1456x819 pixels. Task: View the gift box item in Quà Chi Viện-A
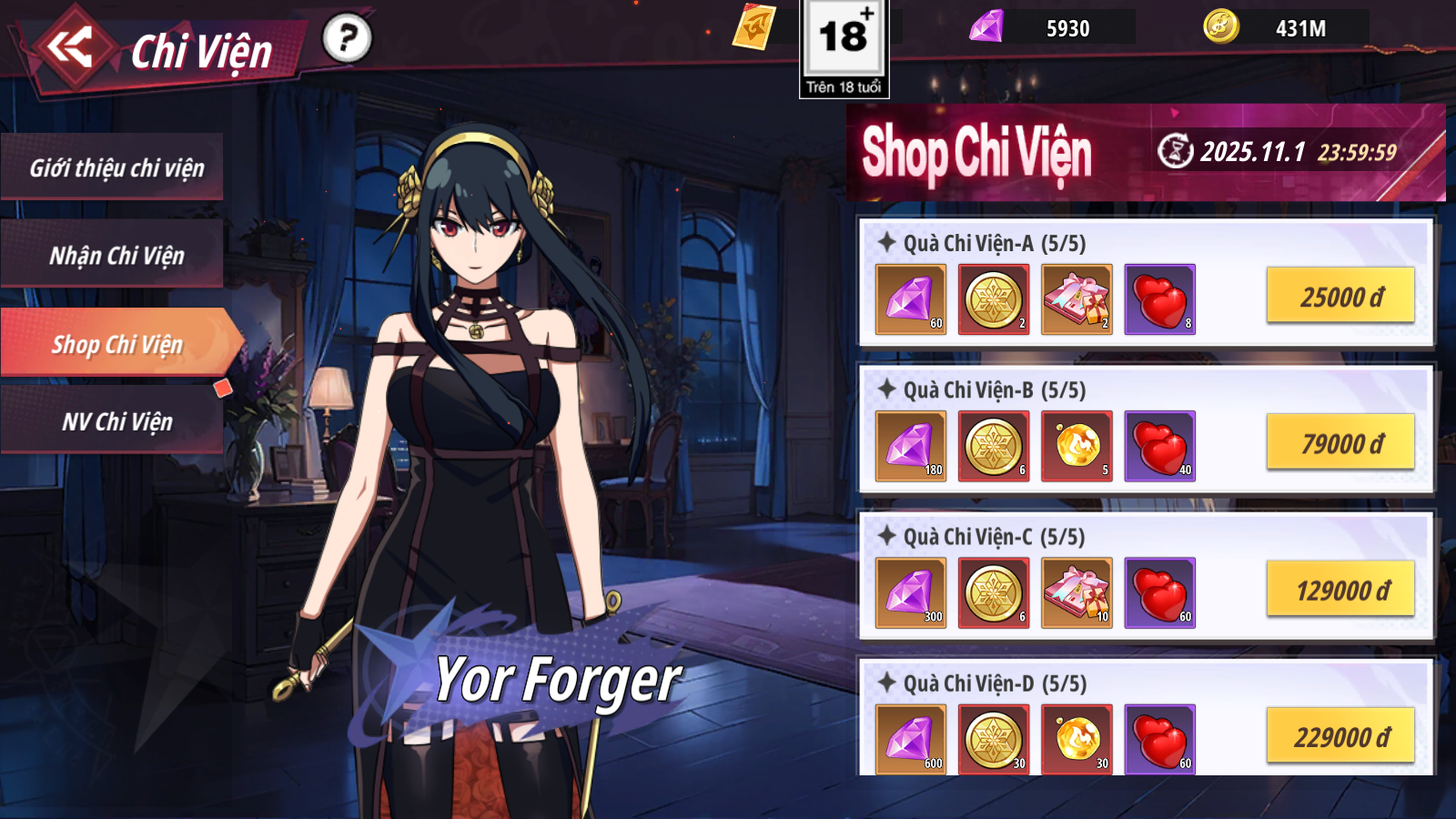click(x=1077, y=299)
